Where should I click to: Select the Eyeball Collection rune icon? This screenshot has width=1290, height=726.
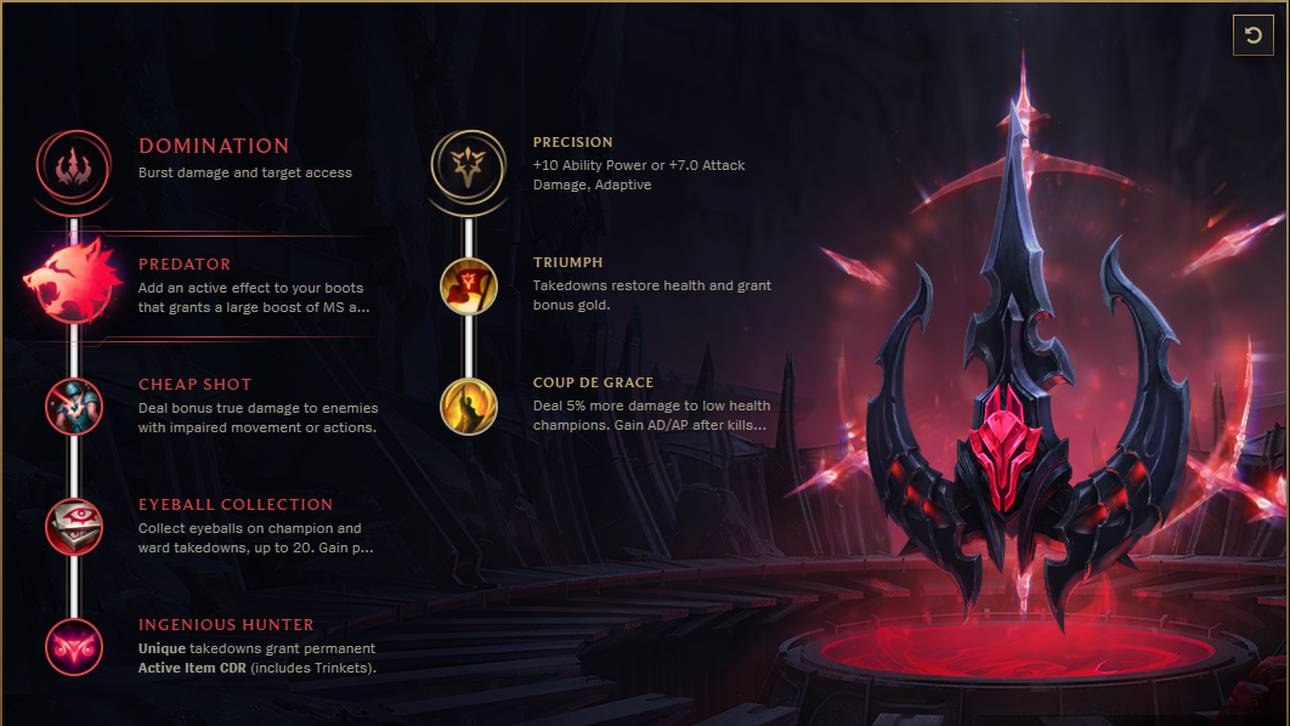(74, 526)
